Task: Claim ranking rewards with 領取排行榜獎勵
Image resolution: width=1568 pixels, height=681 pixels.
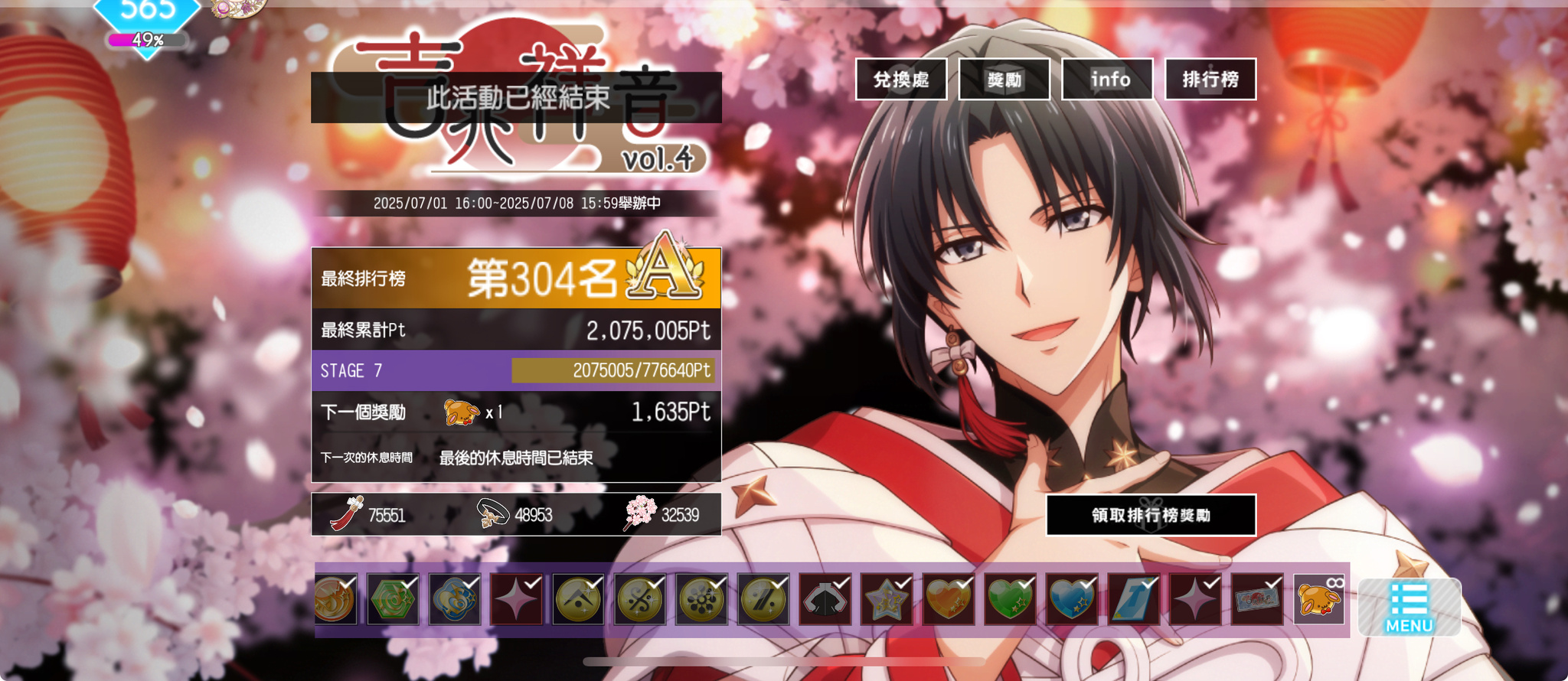Action: (1151, 515)
